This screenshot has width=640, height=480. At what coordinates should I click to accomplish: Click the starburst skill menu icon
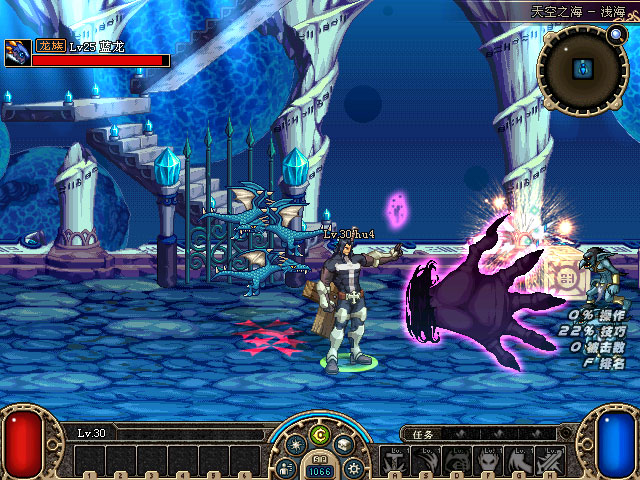coord(297,444)
